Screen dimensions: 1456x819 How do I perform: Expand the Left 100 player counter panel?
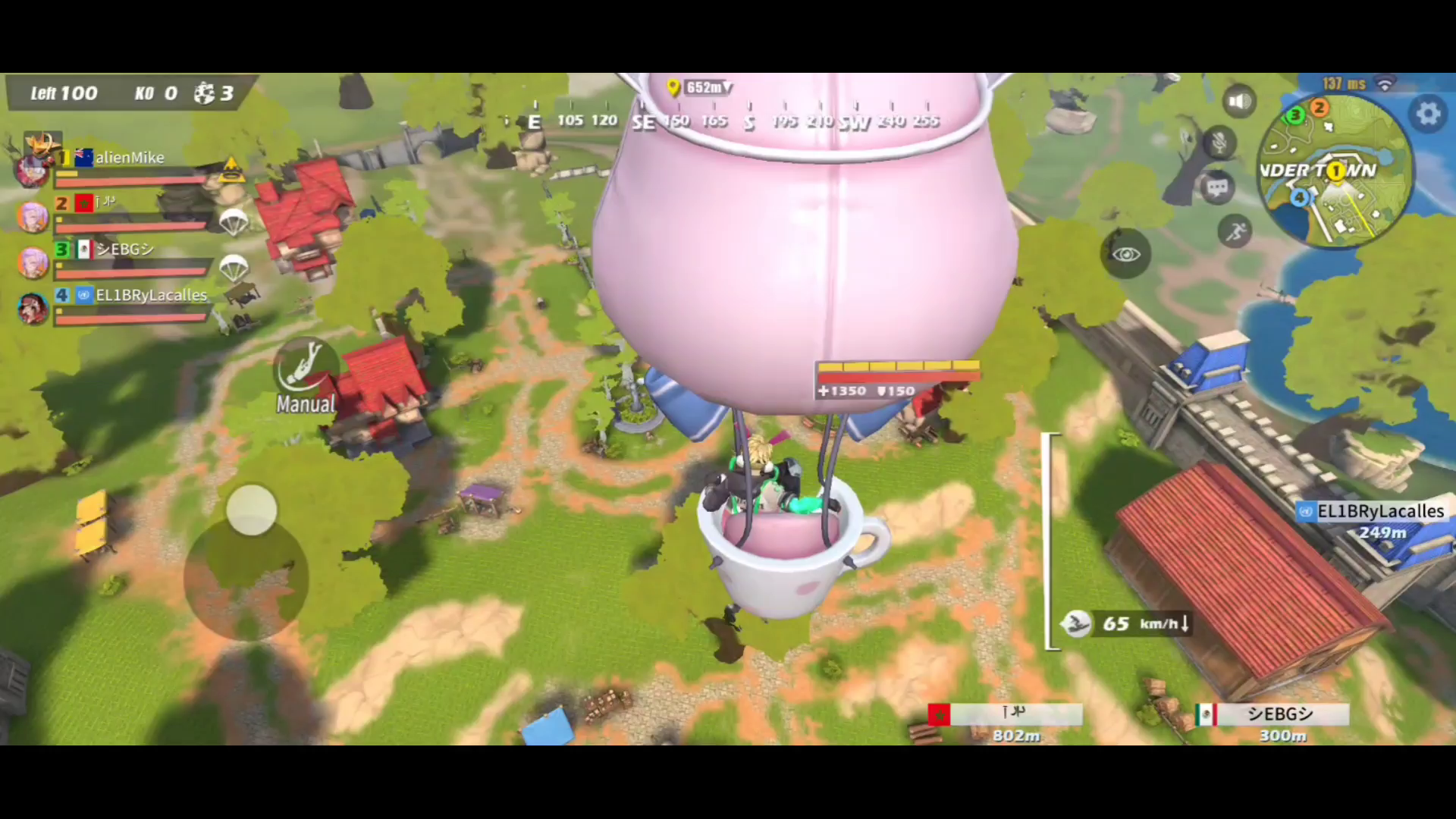64,93
